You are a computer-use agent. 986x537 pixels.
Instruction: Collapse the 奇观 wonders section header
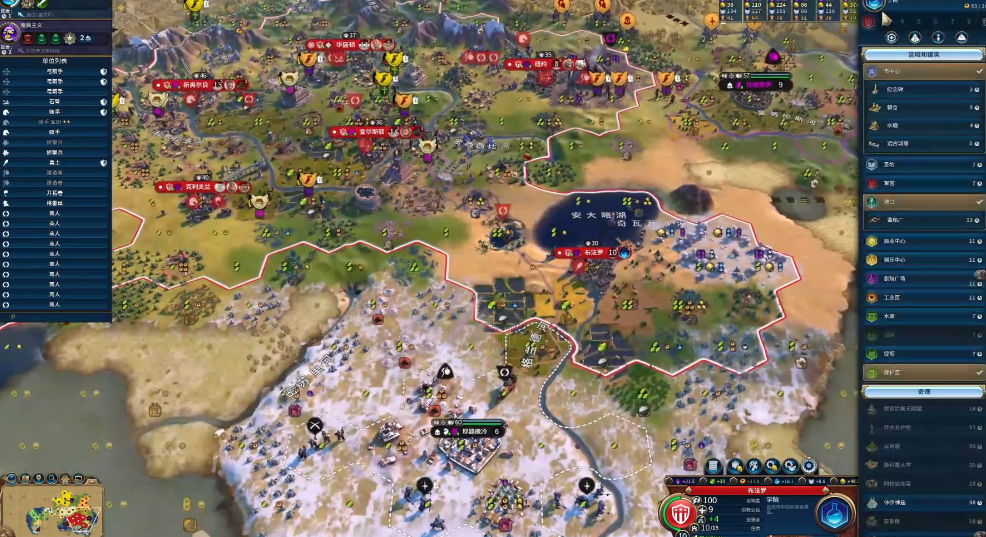tap(922, 392)
